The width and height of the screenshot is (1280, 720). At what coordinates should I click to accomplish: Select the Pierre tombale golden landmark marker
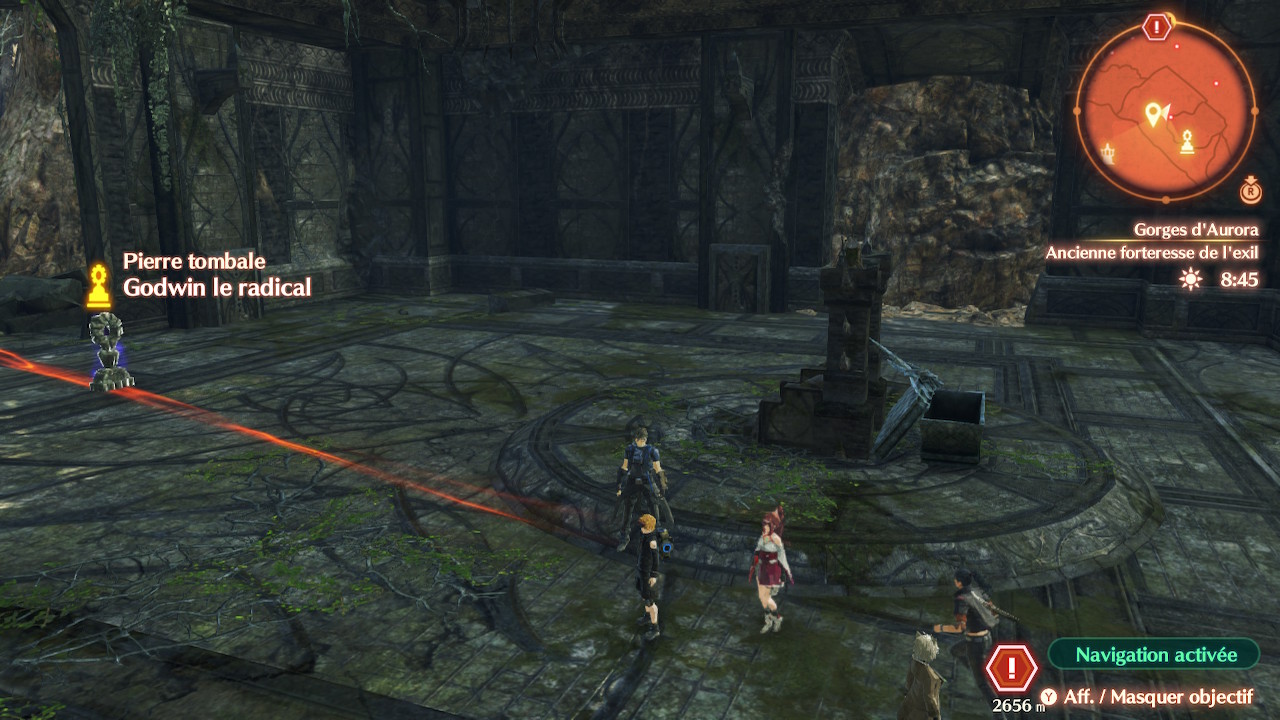(x=98, y=287)
